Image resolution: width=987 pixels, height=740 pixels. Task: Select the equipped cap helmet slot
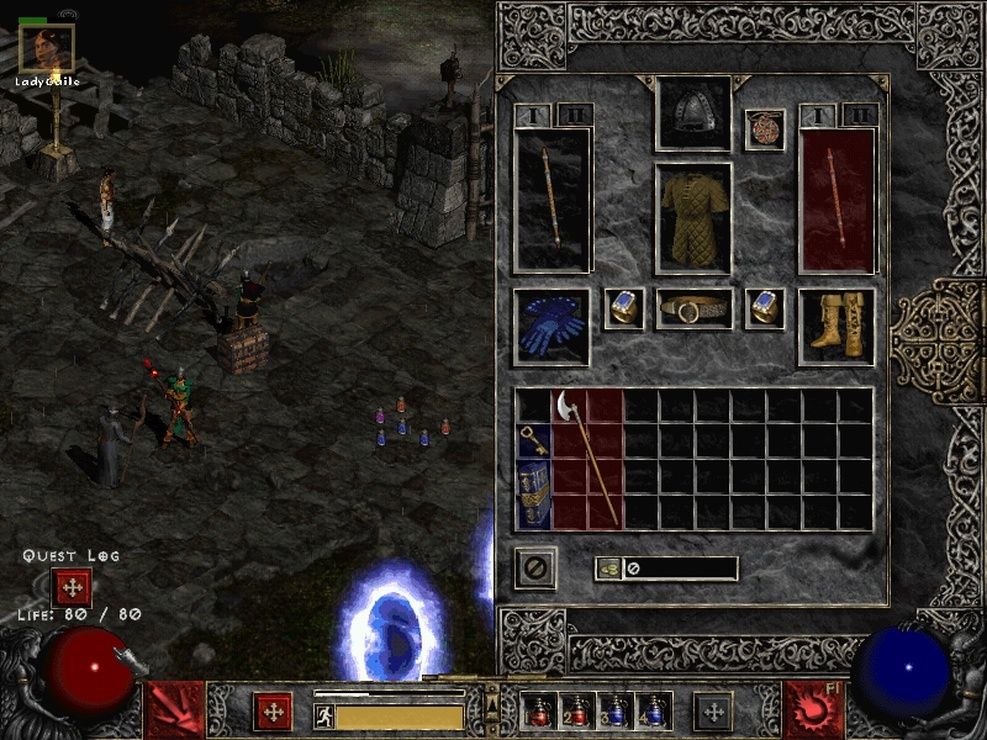point(693,113)
